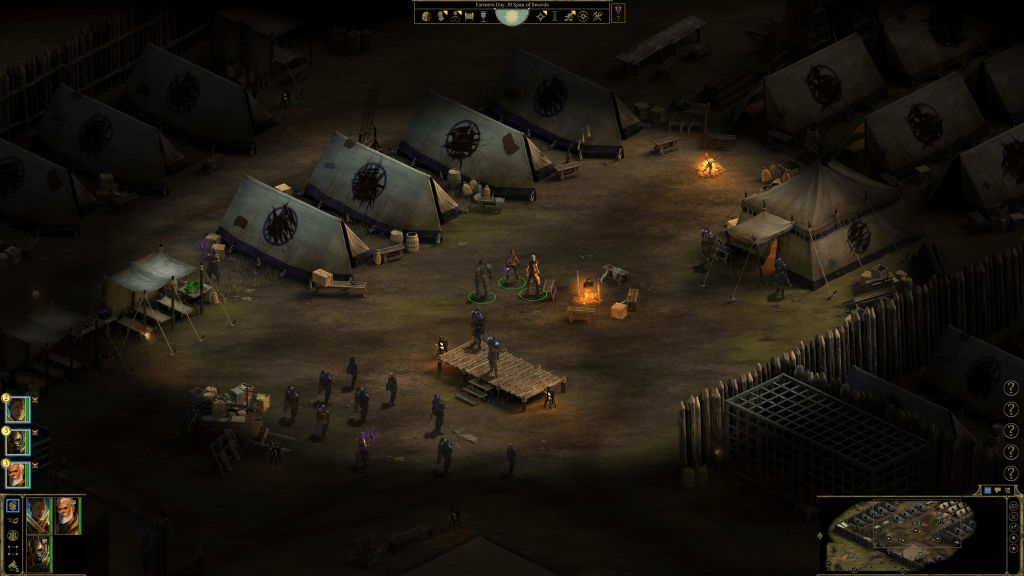Open the four-pointed star menu icon

[540, 16]
